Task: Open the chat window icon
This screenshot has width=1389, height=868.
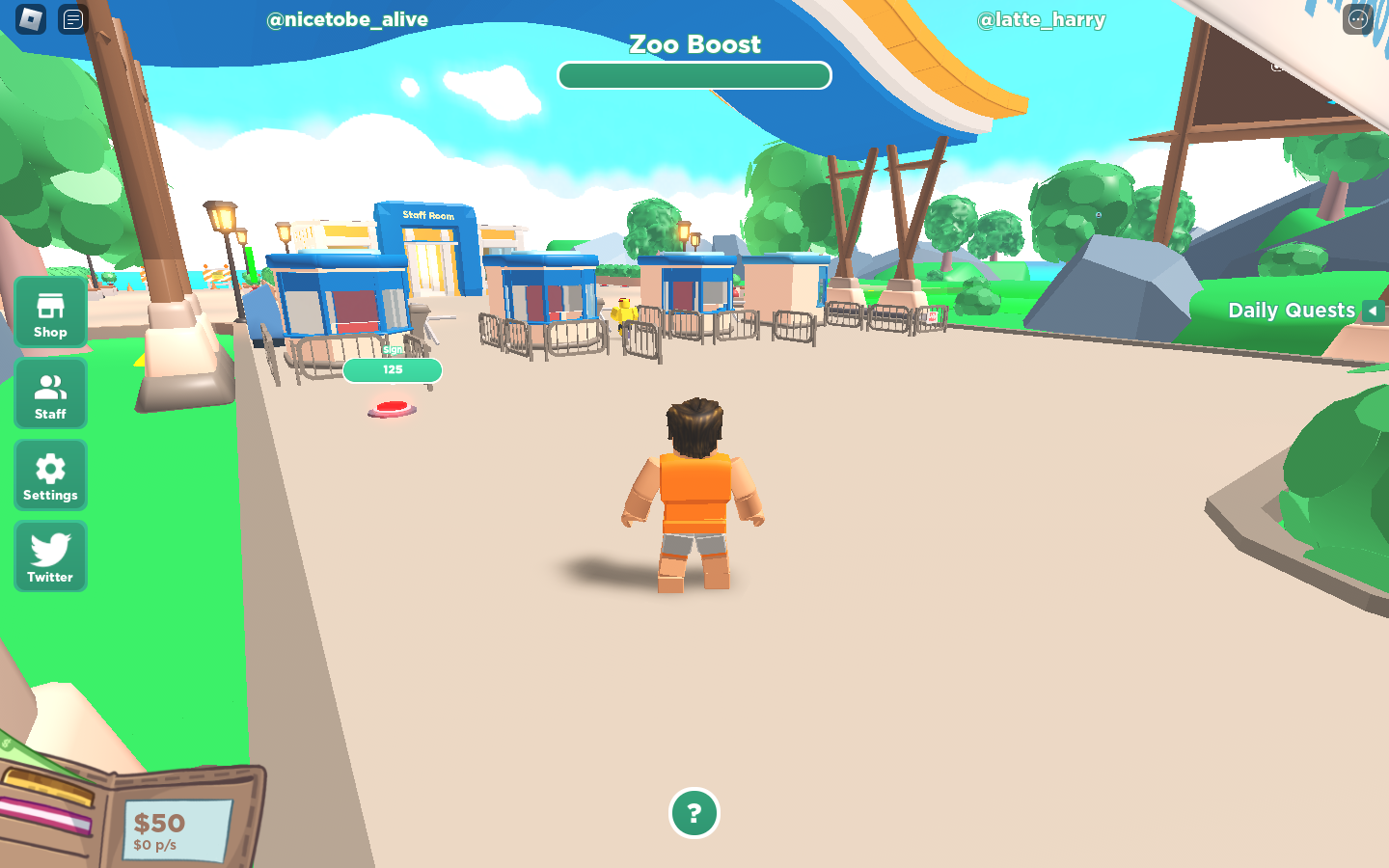Action: coord(71,19)
